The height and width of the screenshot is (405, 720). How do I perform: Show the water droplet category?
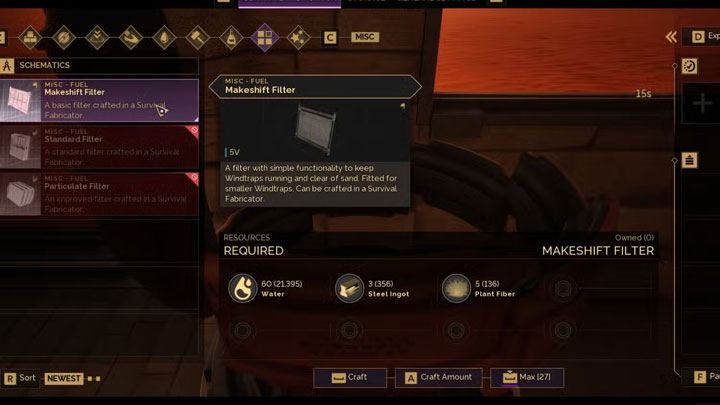coord(165,38)
